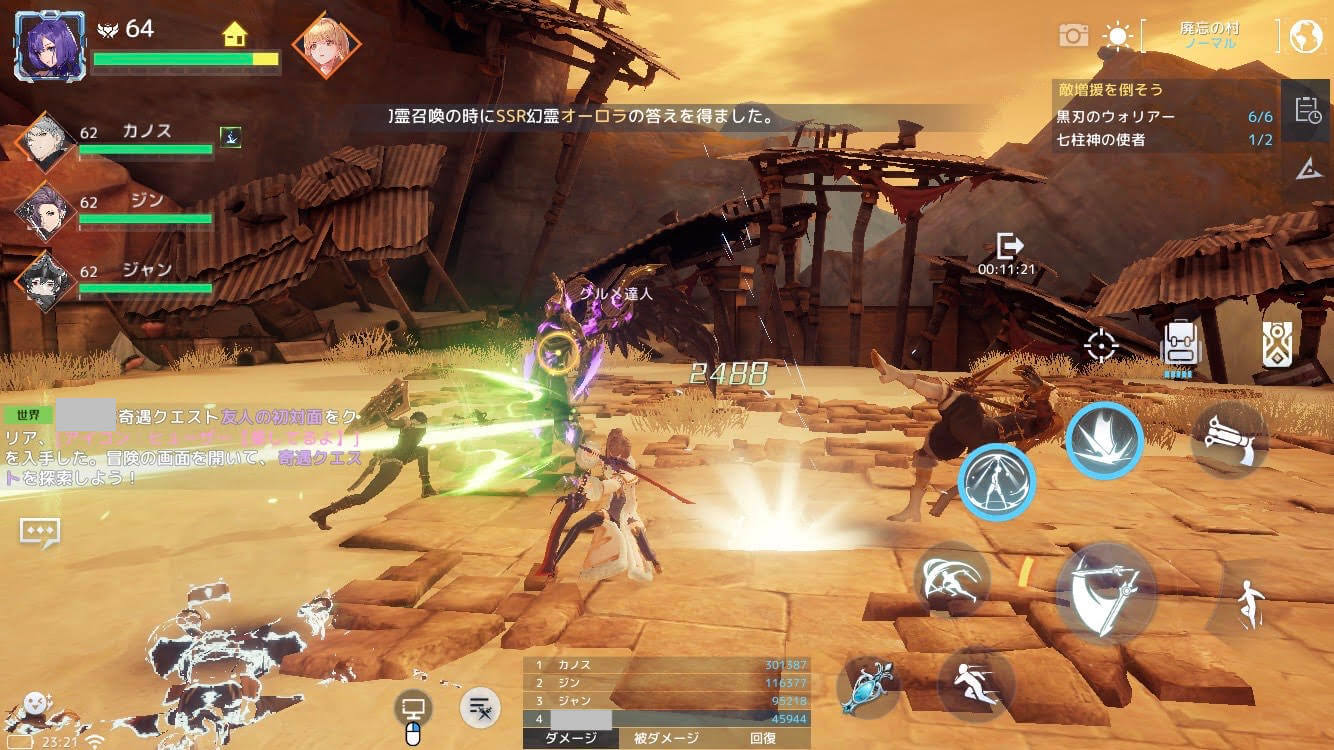Activate the blue-ringed slash burst skill
Screen dimensions: 1334x750
click(1104, 439)
